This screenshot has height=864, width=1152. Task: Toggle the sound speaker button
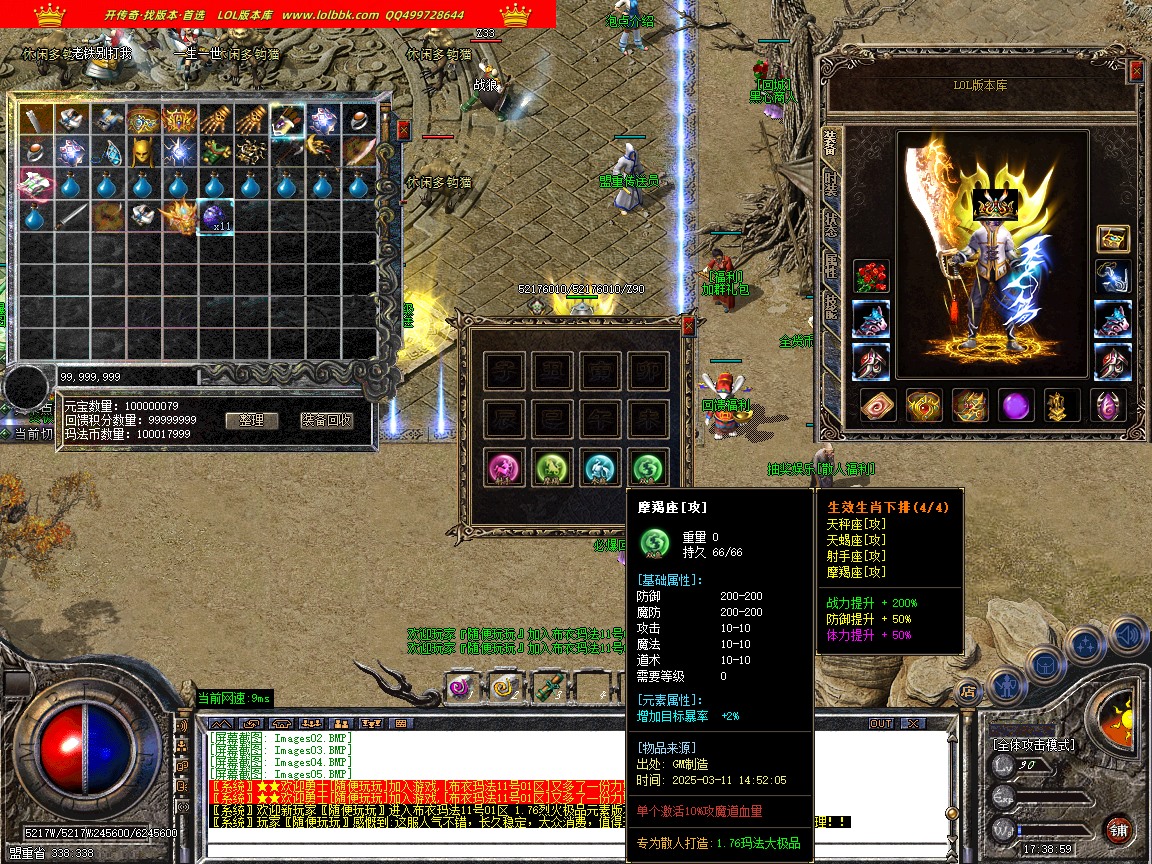click(x=1127, y=635)
